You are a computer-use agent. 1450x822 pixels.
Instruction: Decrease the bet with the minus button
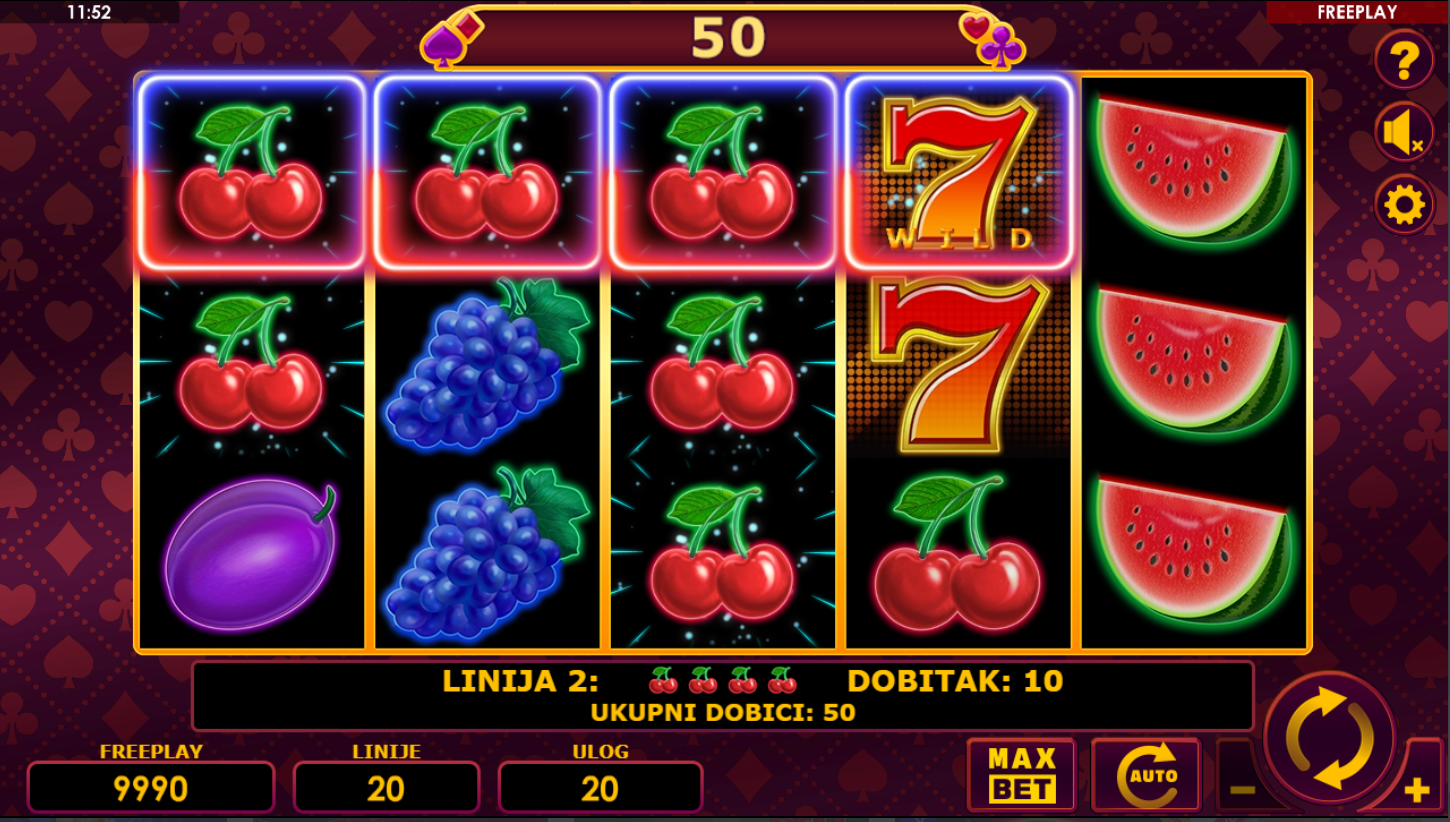[x=1241, y=789]
